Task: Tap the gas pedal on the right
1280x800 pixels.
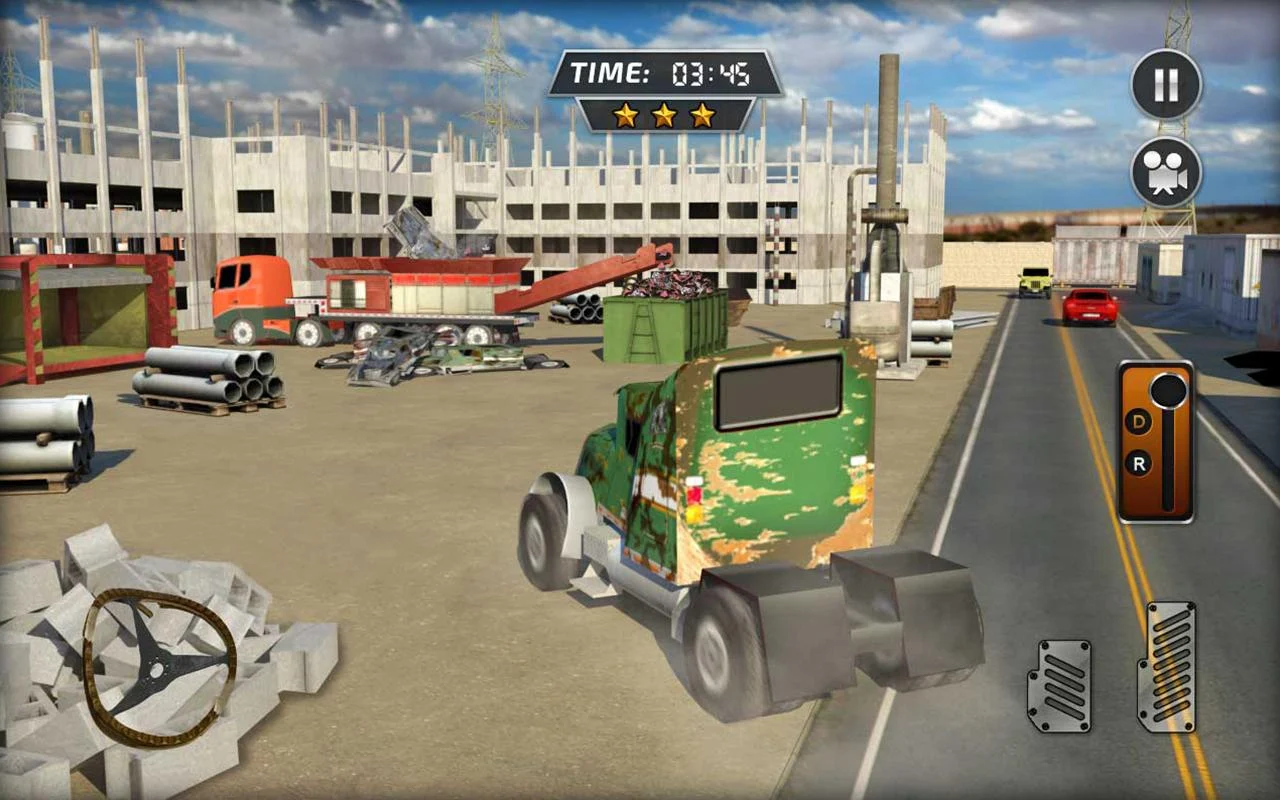Action: [x=1169, y=665]
